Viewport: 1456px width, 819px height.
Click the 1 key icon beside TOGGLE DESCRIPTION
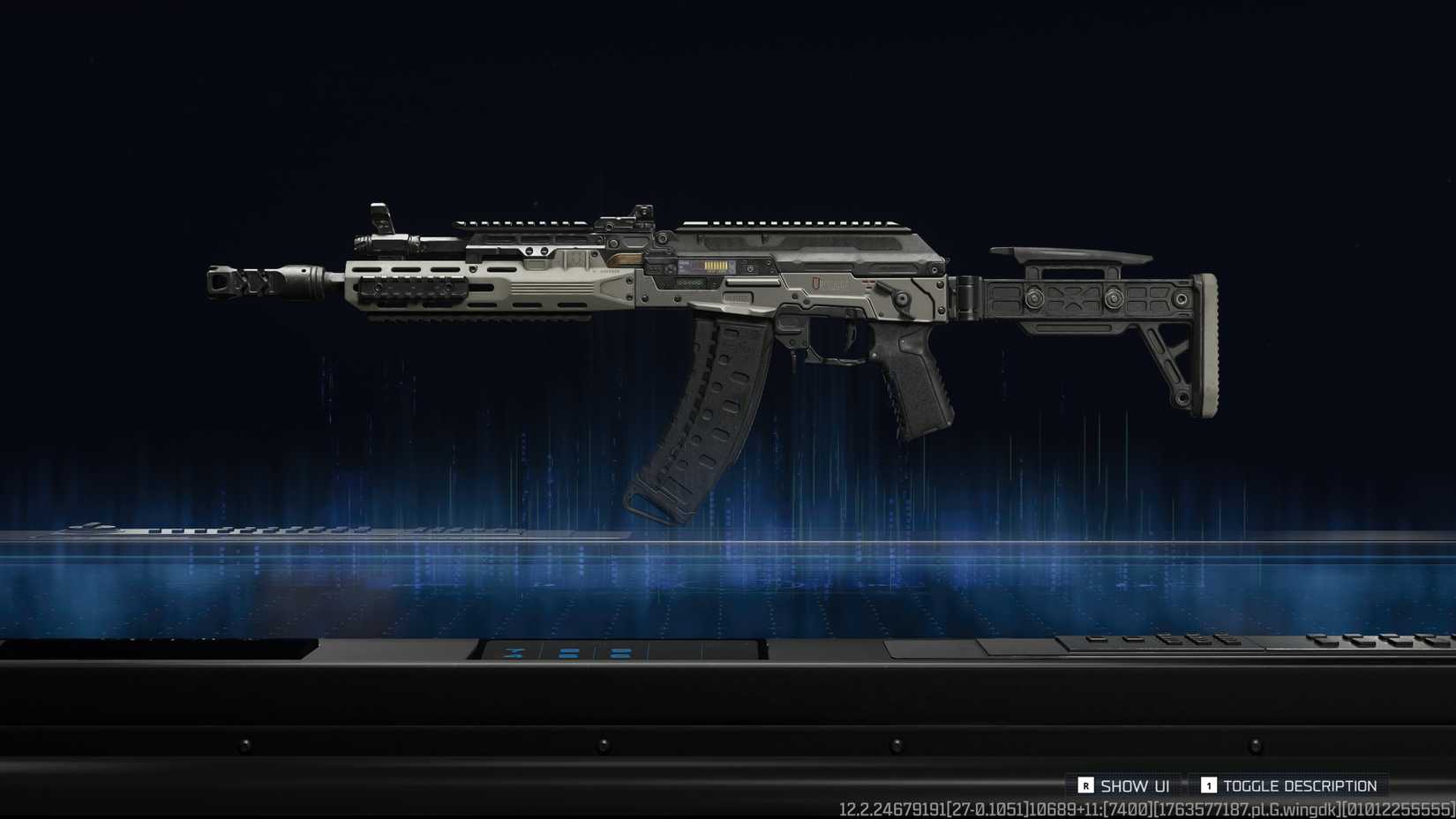(1209, 785)
